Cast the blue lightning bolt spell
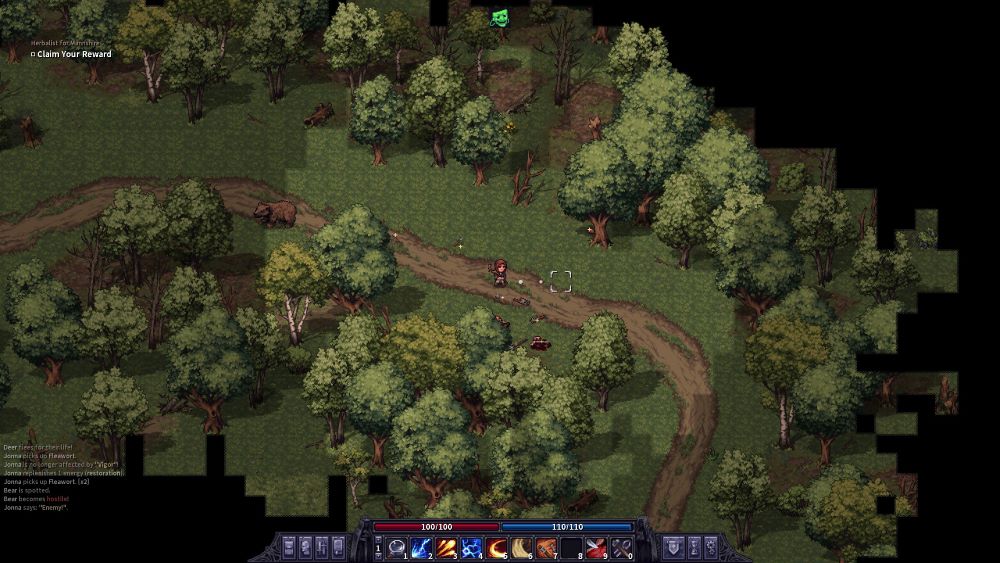The height and width of the screenshot is (563, 1000). 422,546
